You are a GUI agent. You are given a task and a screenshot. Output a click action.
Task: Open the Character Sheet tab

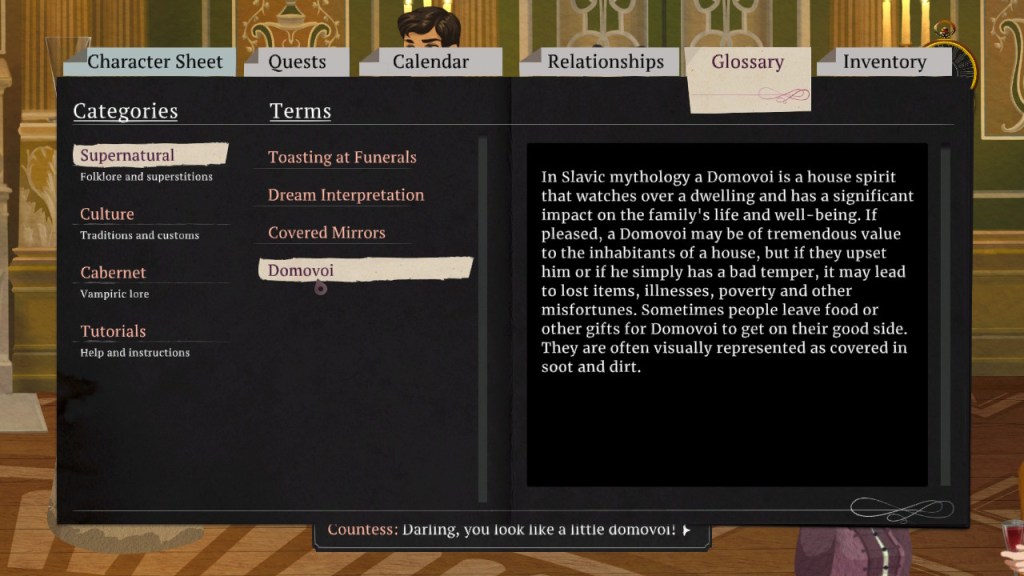(155, 62)
